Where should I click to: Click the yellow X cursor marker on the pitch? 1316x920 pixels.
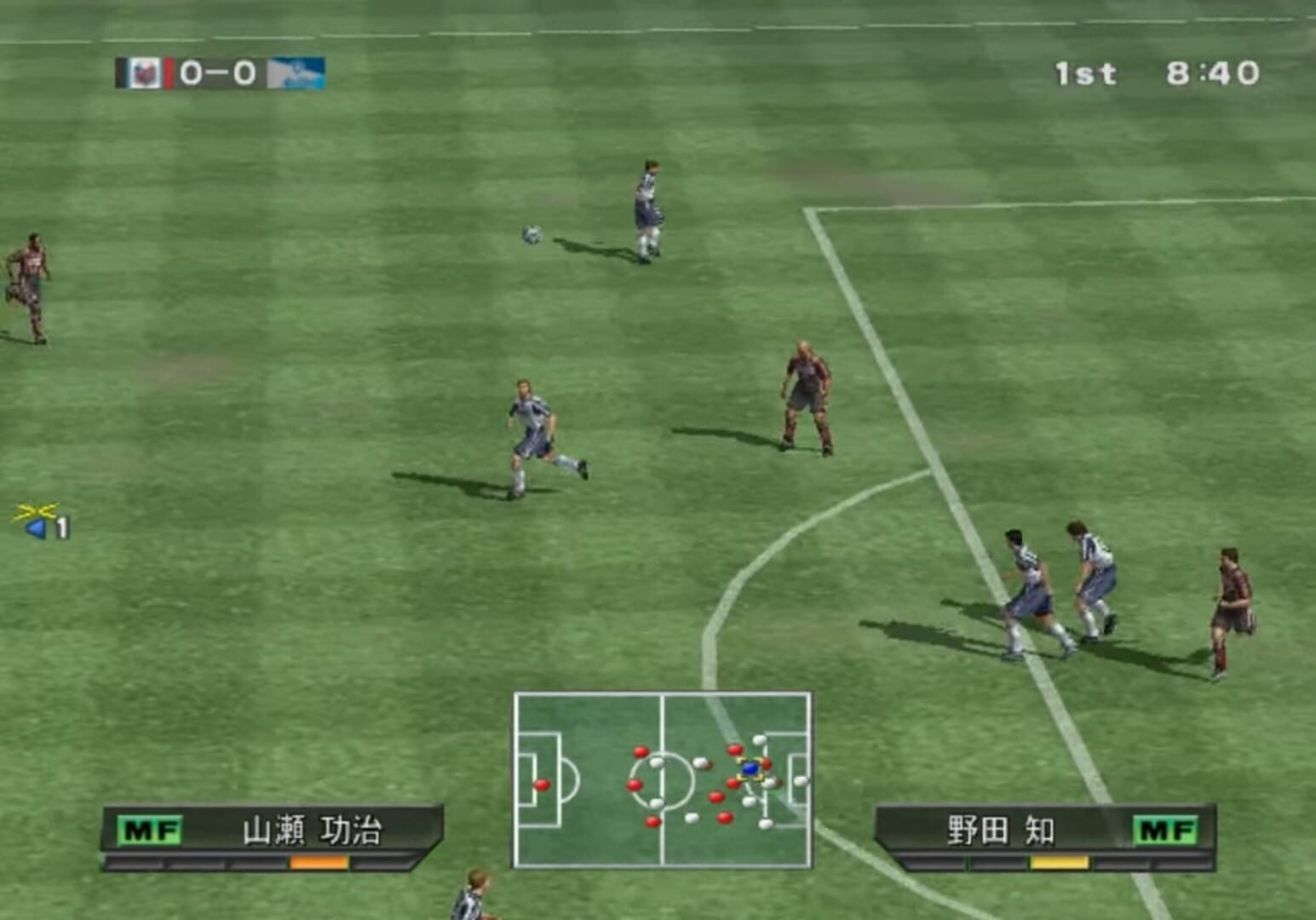point(36,511)
